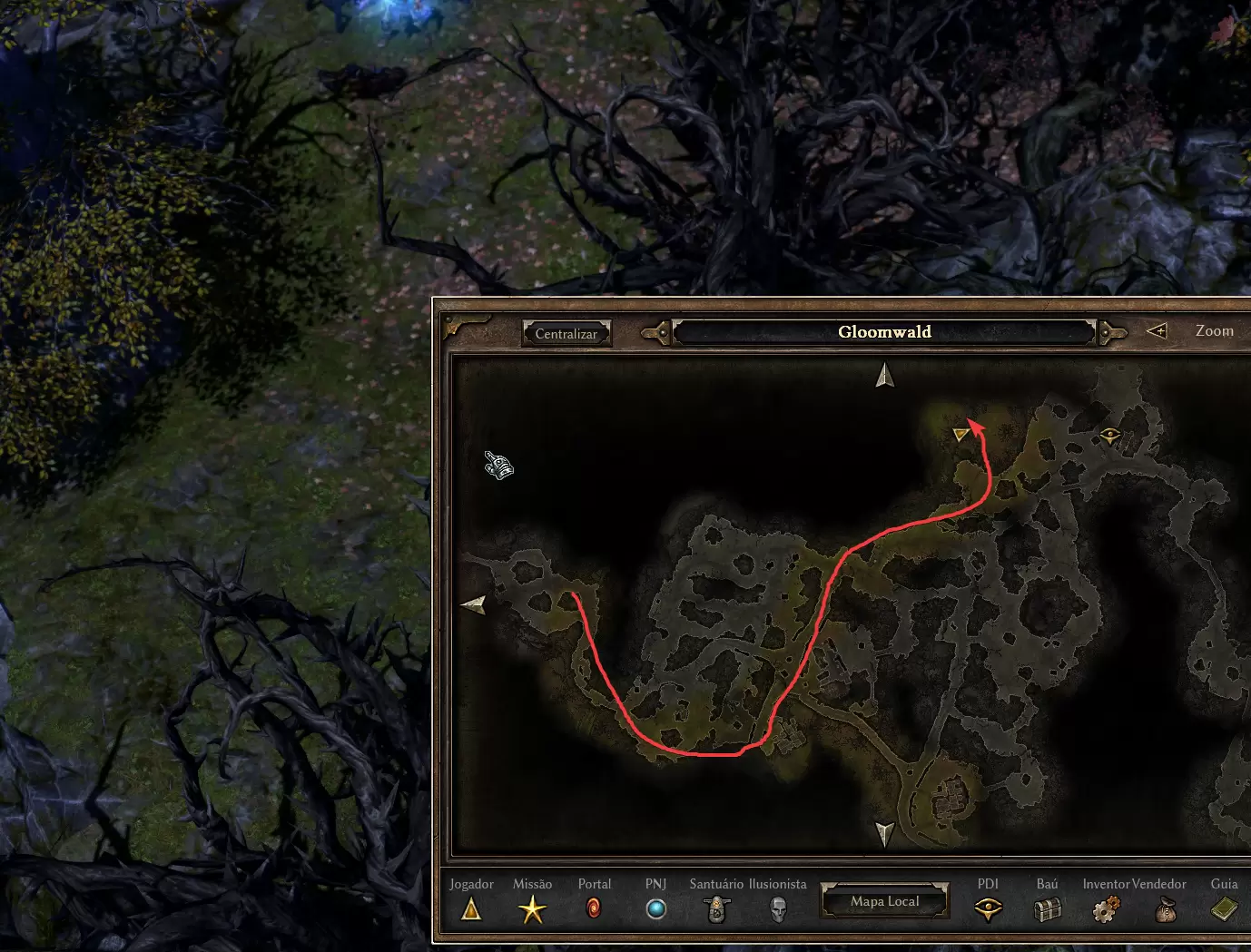Zoom in using the plus arrow
The width and height of the screenshot is (1251, 952).
tap(1157, 331)
